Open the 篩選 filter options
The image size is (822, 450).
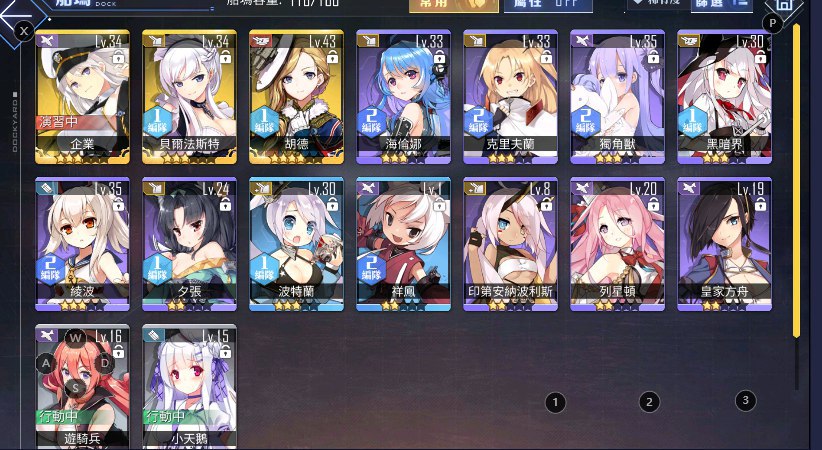(728, 5)
